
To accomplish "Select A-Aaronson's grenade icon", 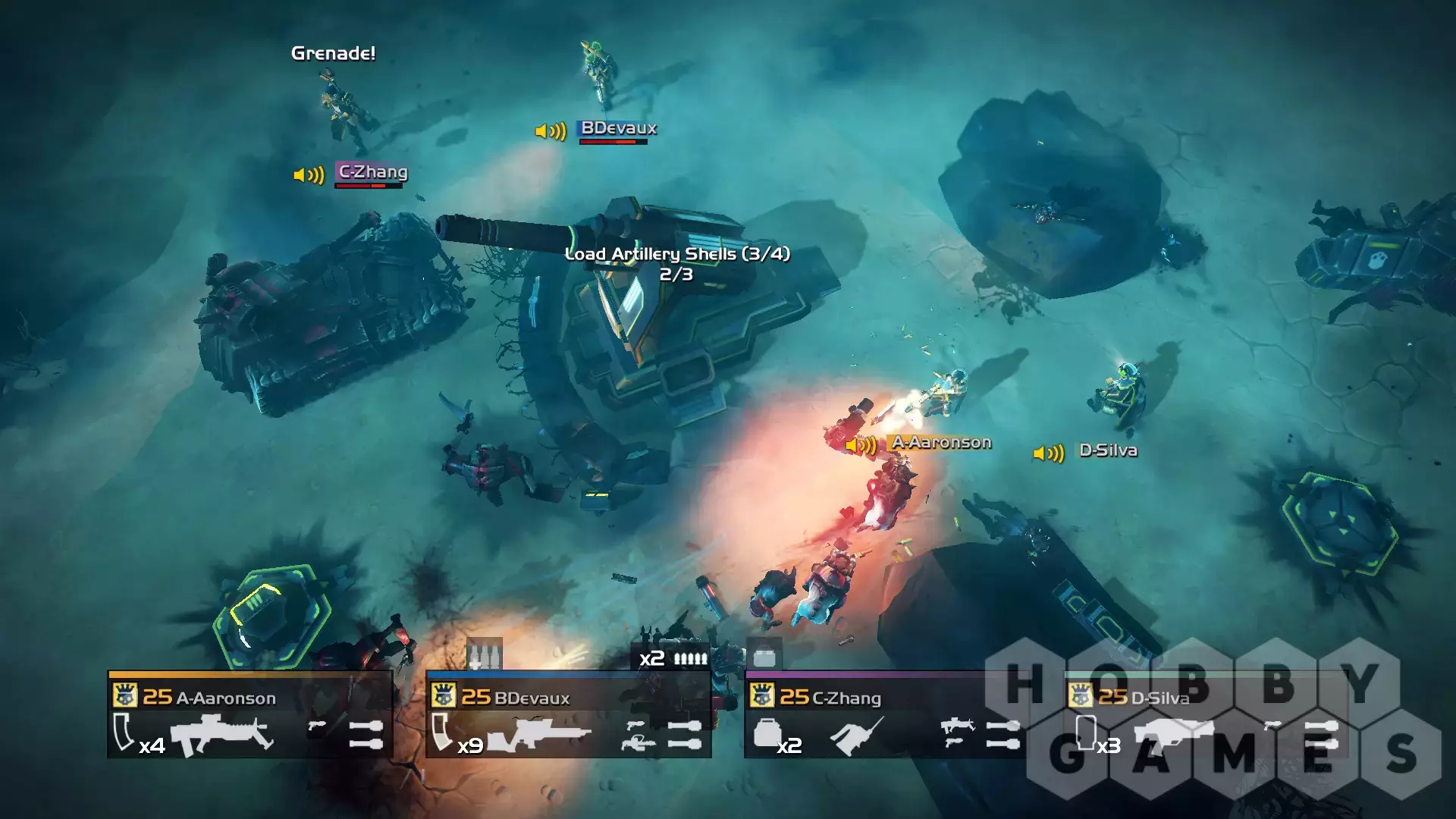I will point(366,734).
